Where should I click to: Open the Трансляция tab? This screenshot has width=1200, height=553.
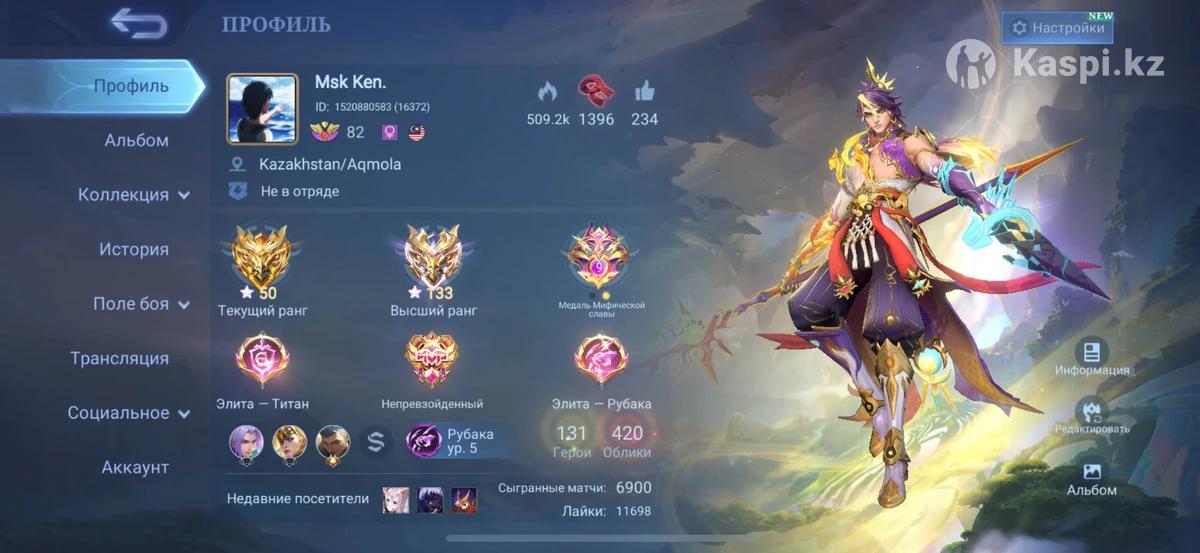click(119, 358)
